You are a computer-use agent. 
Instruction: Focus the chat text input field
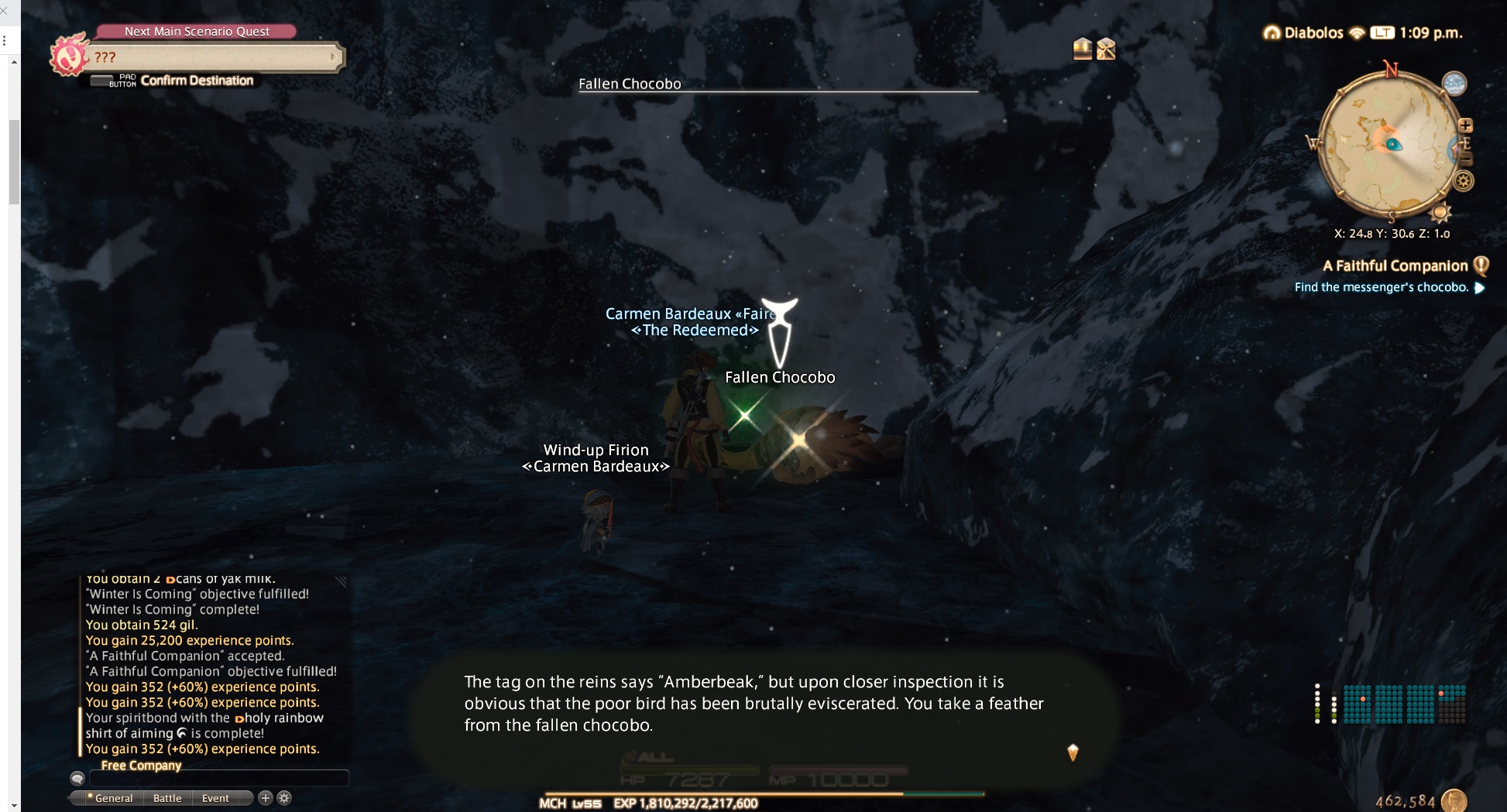coord(218,778)
